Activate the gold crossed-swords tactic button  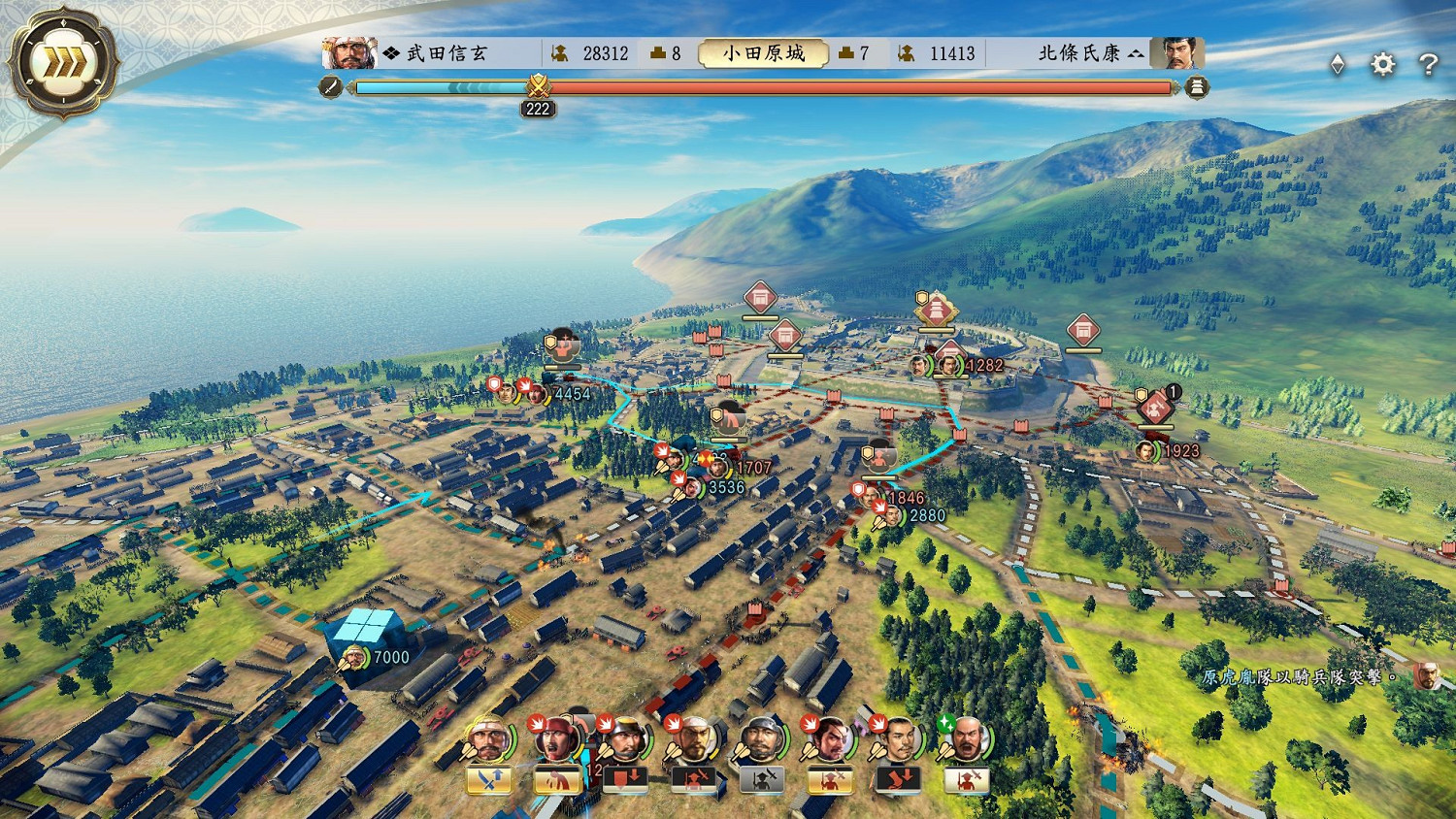(x=489, y=780)
